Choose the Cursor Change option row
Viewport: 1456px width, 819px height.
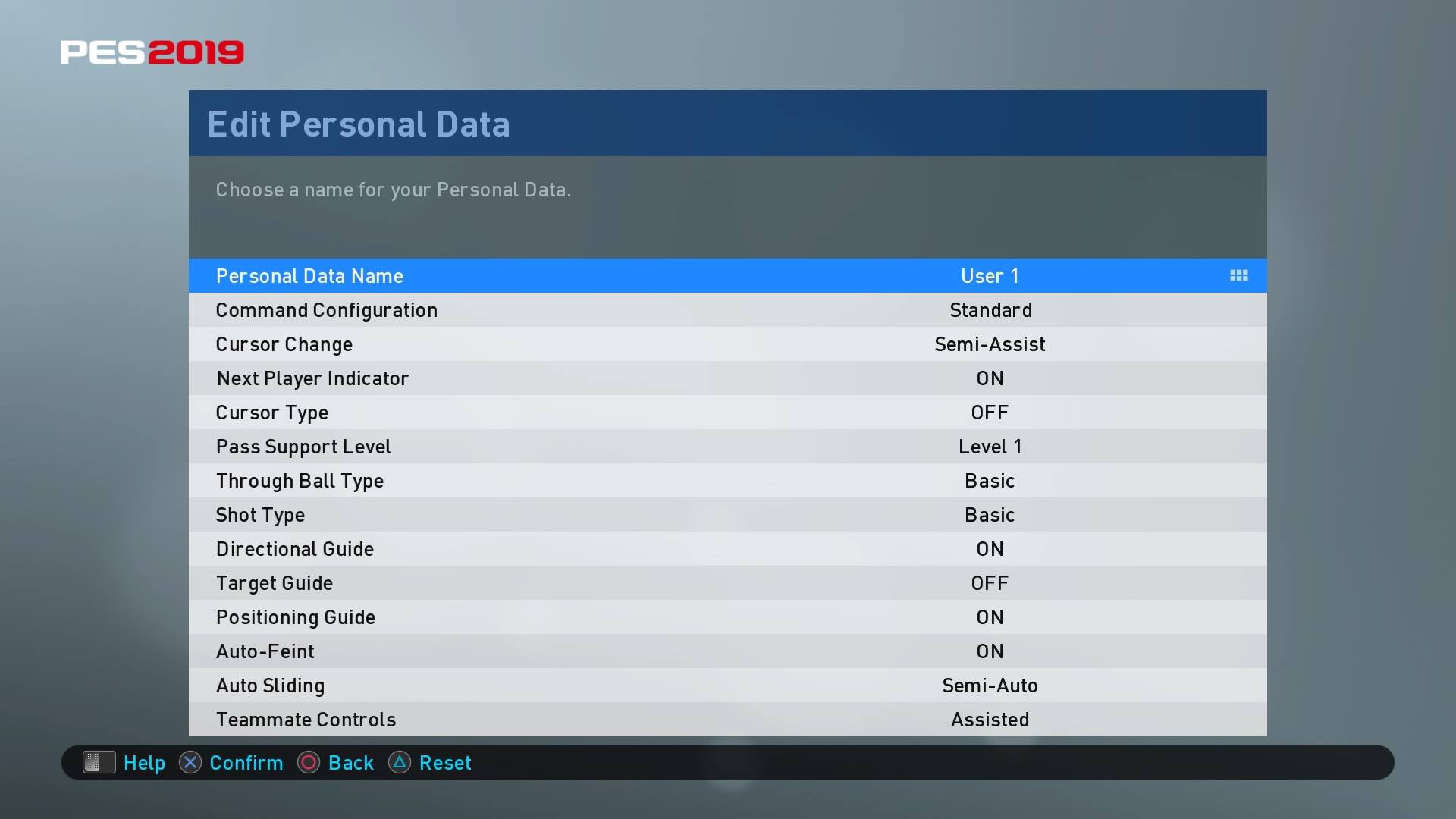[726, 344]
